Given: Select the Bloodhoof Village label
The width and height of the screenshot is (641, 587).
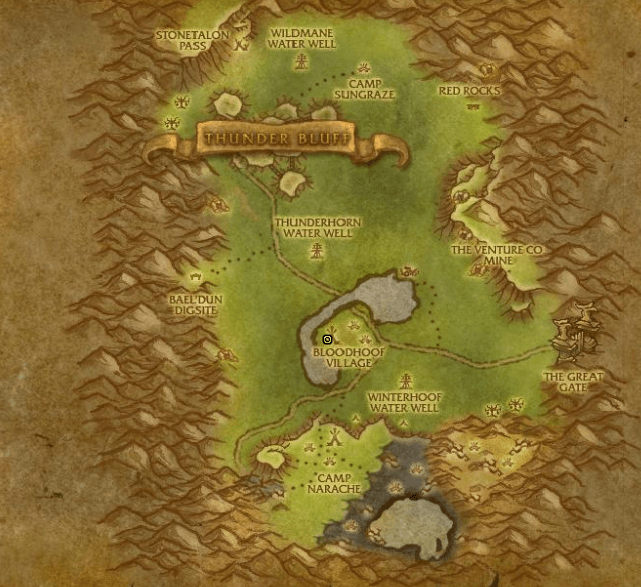Looking at the screenshot, I should (342, 357).
